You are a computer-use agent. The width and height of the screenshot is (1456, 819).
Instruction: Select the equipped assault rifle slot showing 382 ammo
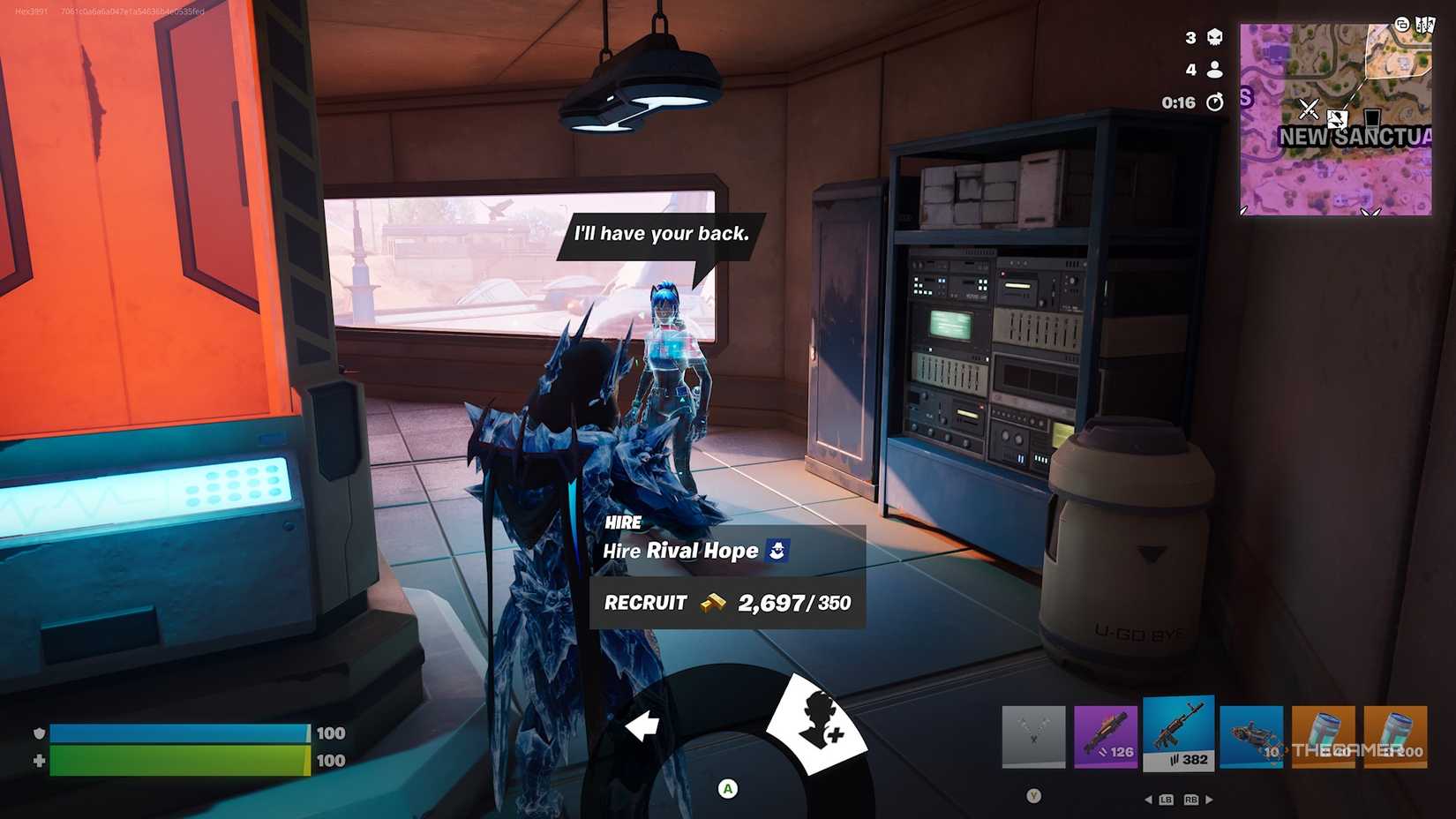click(x=1178, y=734)
